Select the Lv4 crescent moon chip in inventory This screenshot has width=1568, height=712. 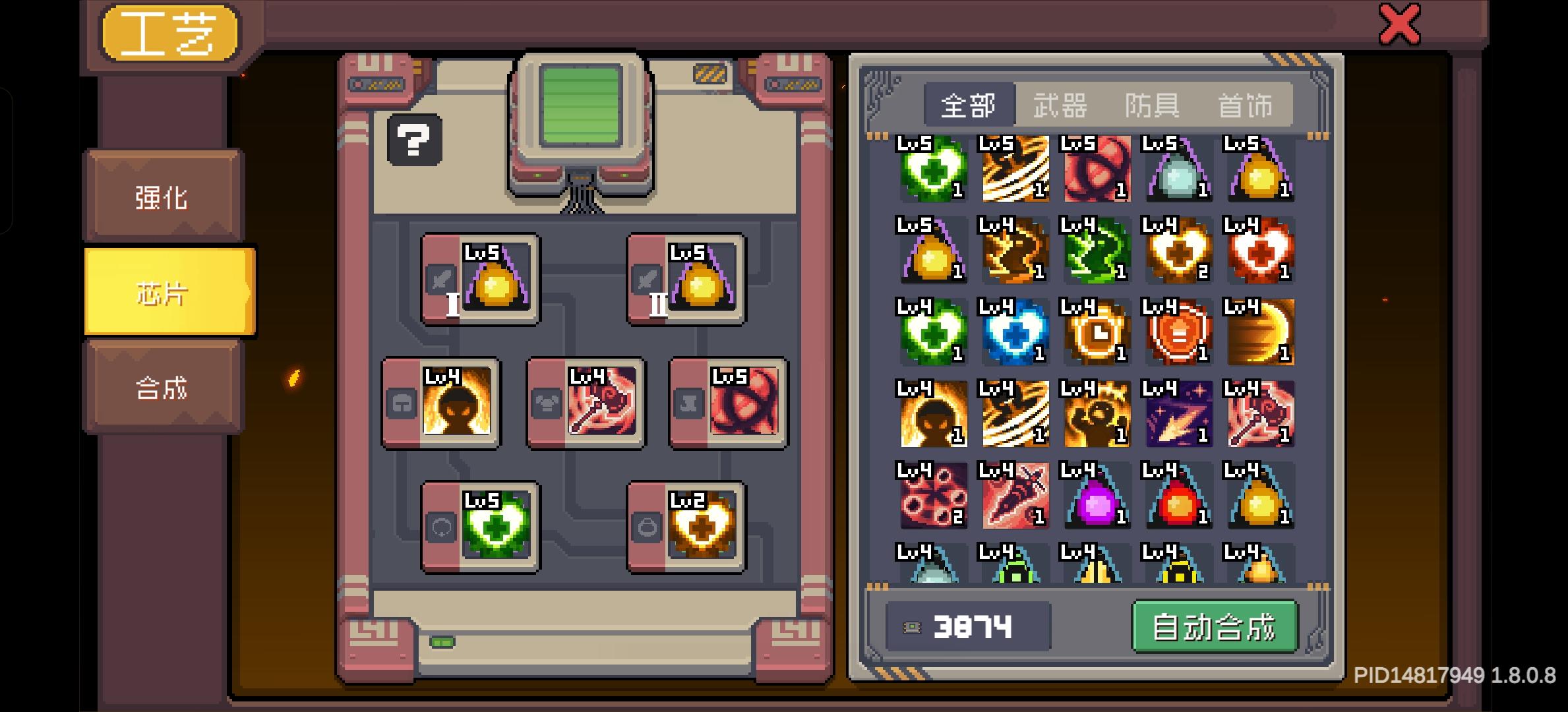coord(1259,333)
